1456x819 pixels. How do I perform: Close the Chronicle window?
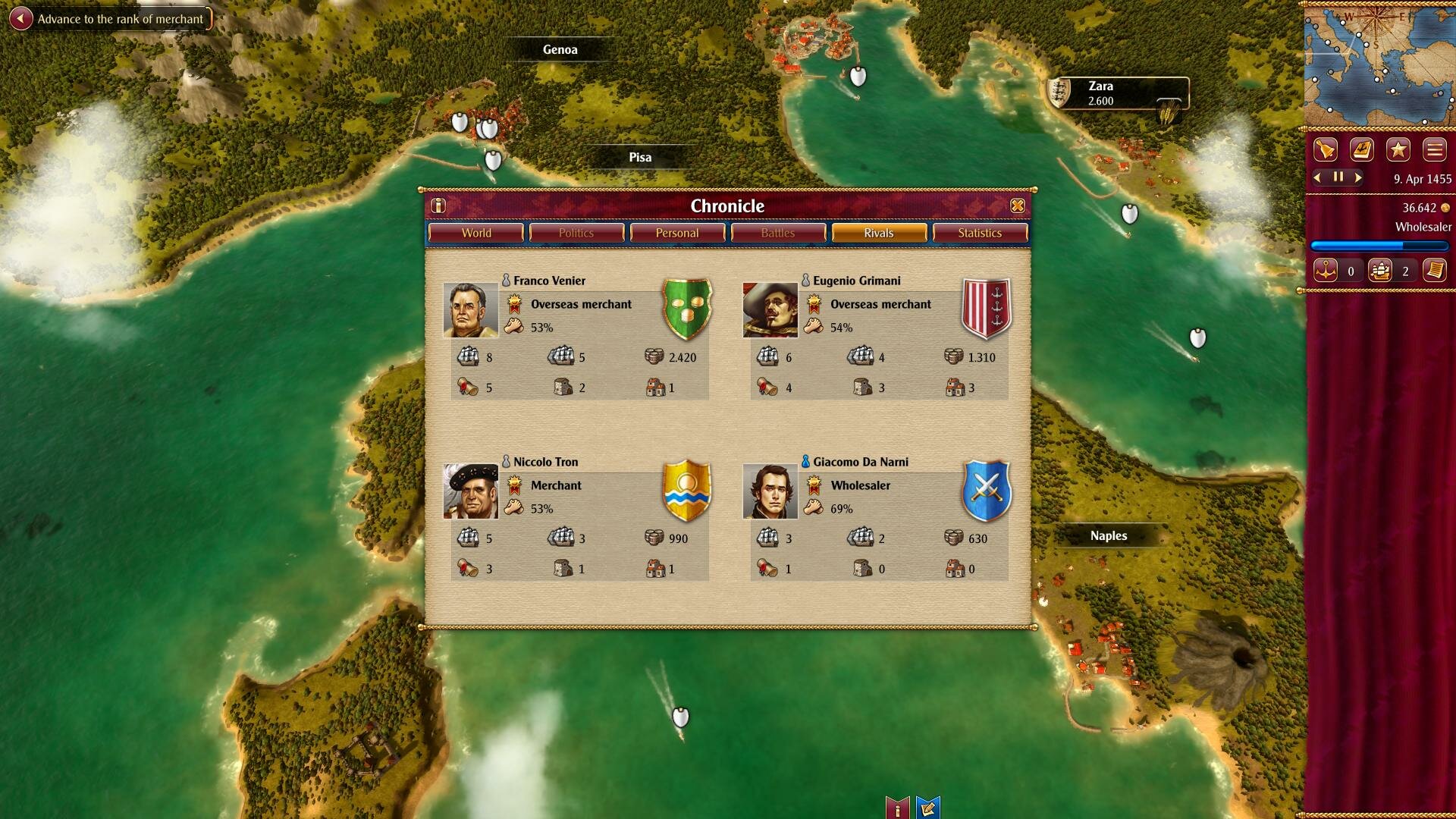click(1017, 206)
